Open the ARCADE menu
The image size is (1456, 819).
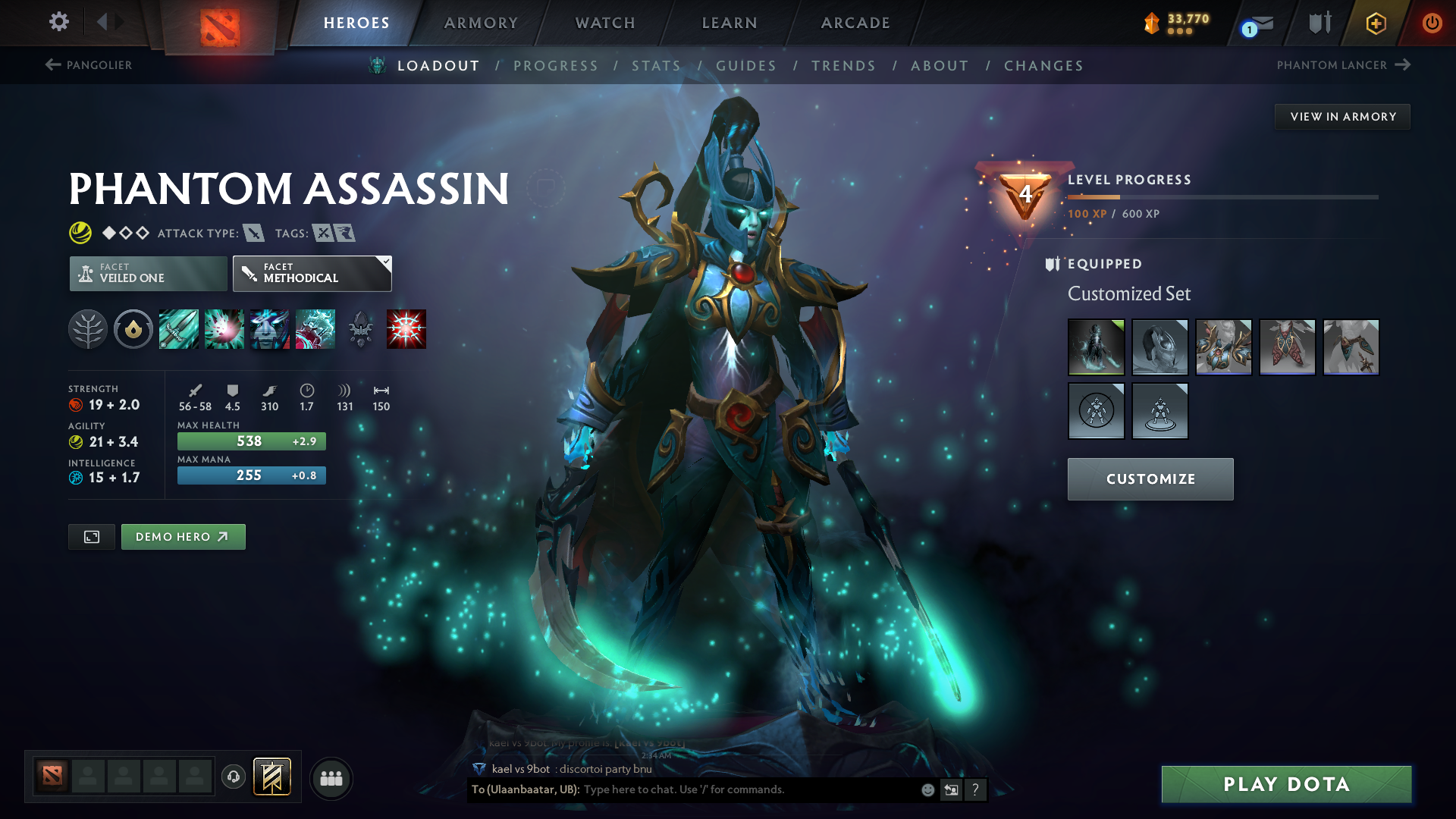[854, 23]
